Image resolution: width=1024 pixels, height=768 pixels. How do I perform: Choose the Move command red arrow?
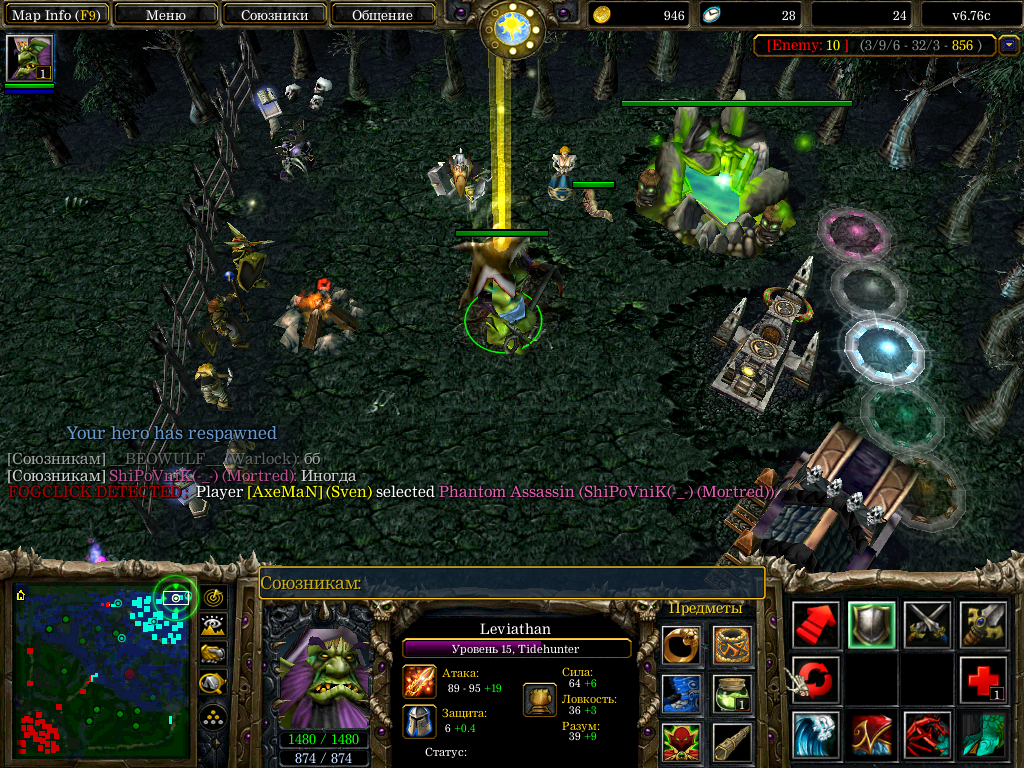tap(815, 625)
